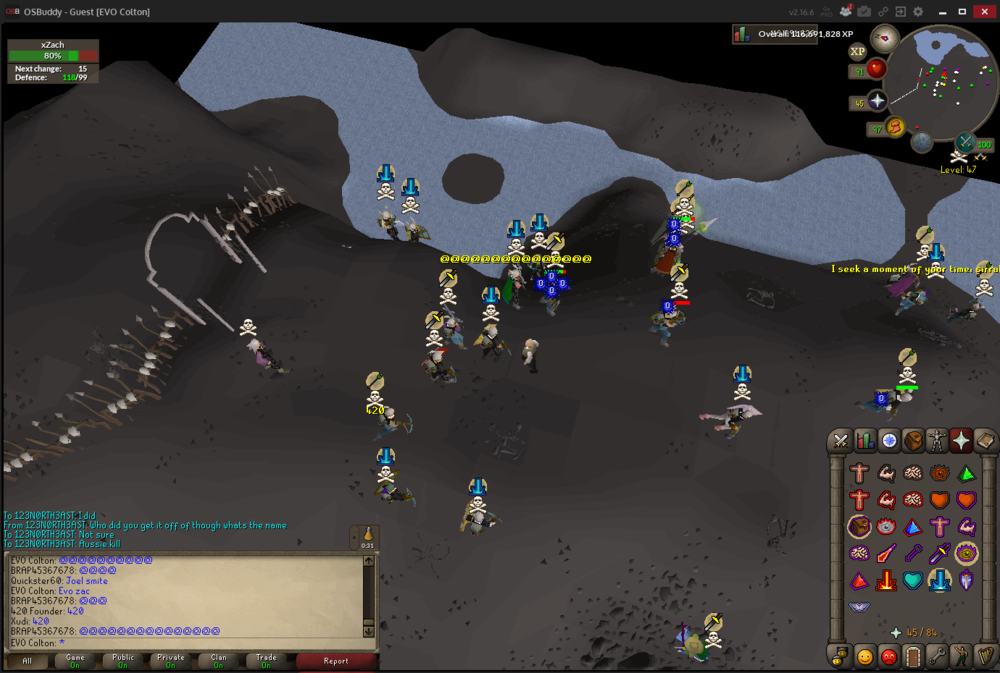Viewport: 1000px width, 673px height.
Task: Click the red Report button
Action: tap(336, 660)
